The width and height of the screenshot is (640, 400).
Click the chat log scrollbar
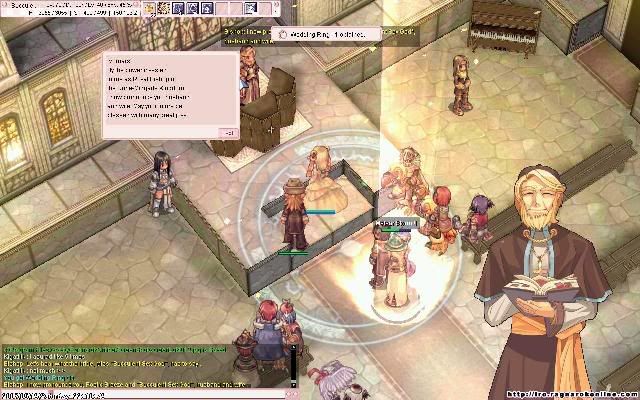(x=293, y=365)
